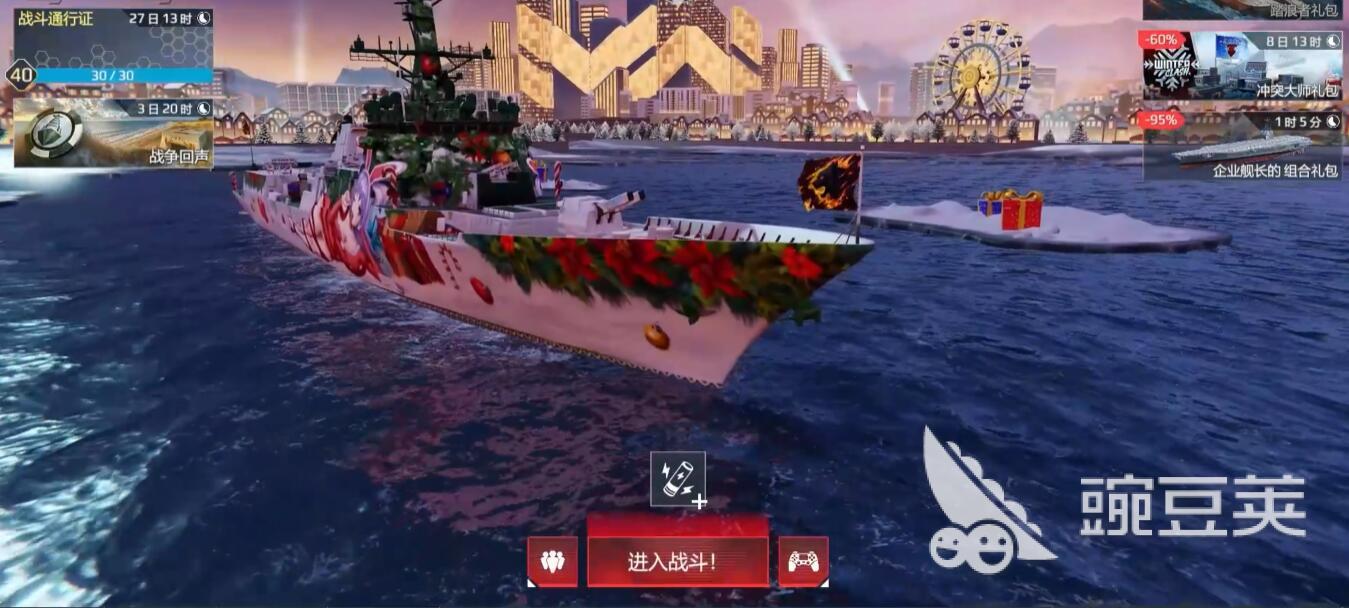The image size is (1349, 608).
Task: Open the 踏浪者礼包 offer
Action: (x=1242, y=10)
